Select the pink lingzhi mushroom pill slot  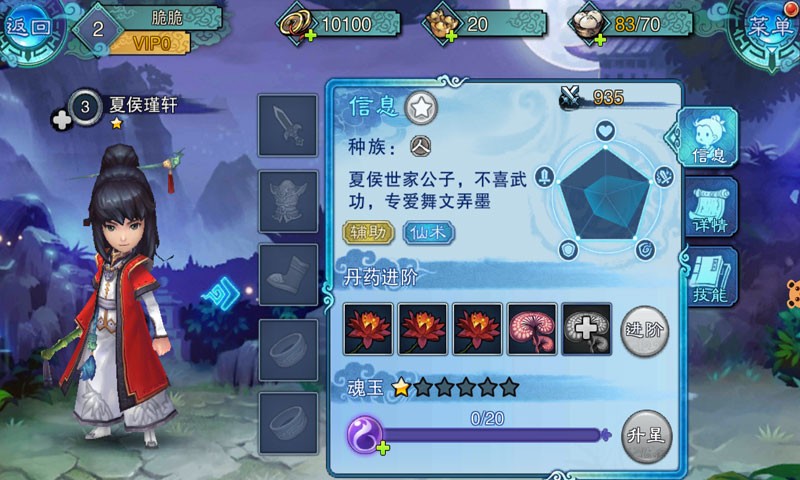532,328
